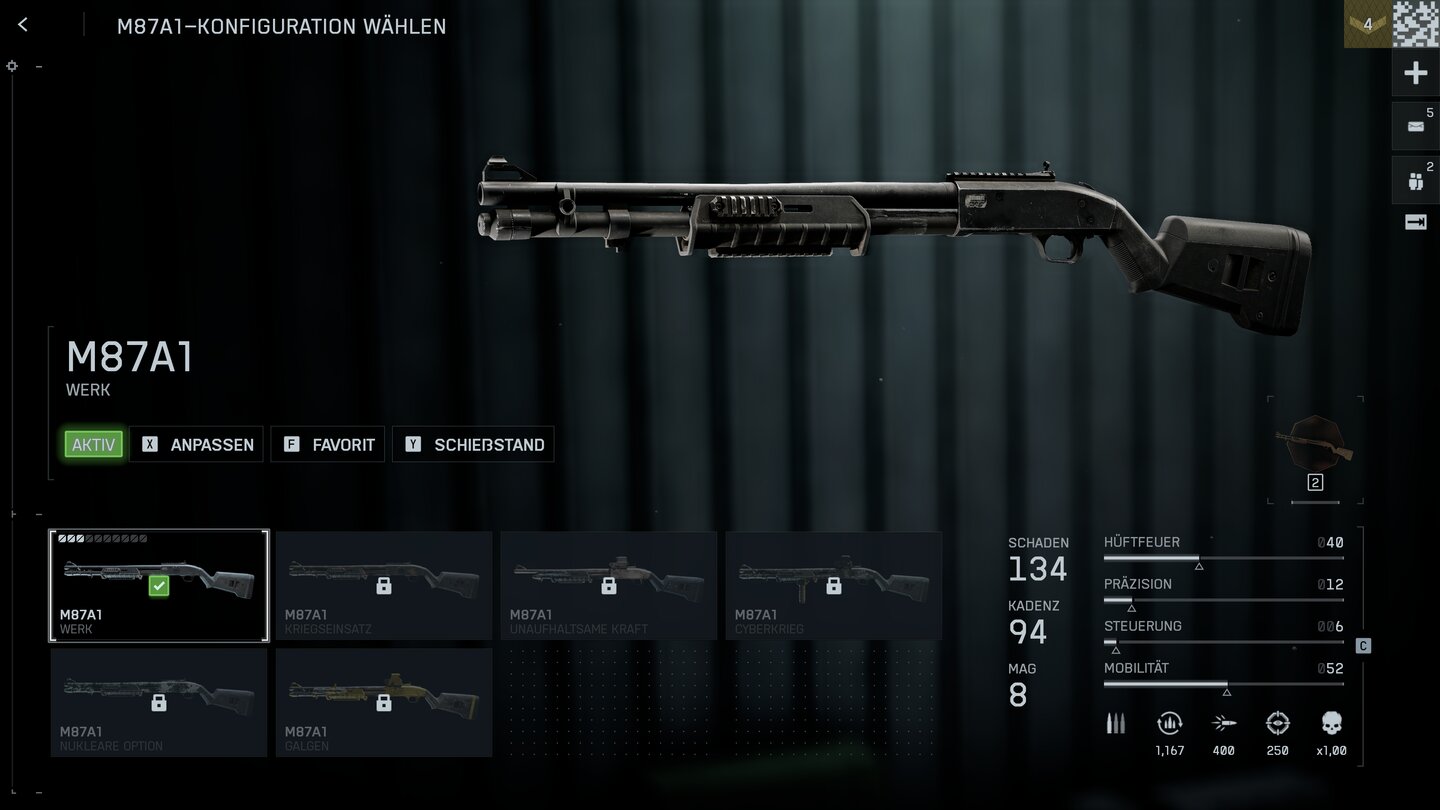Click the green Aktiv button
Image resolution: width=1440 pixels, height=810 pixels.
(x=93, y=445)
